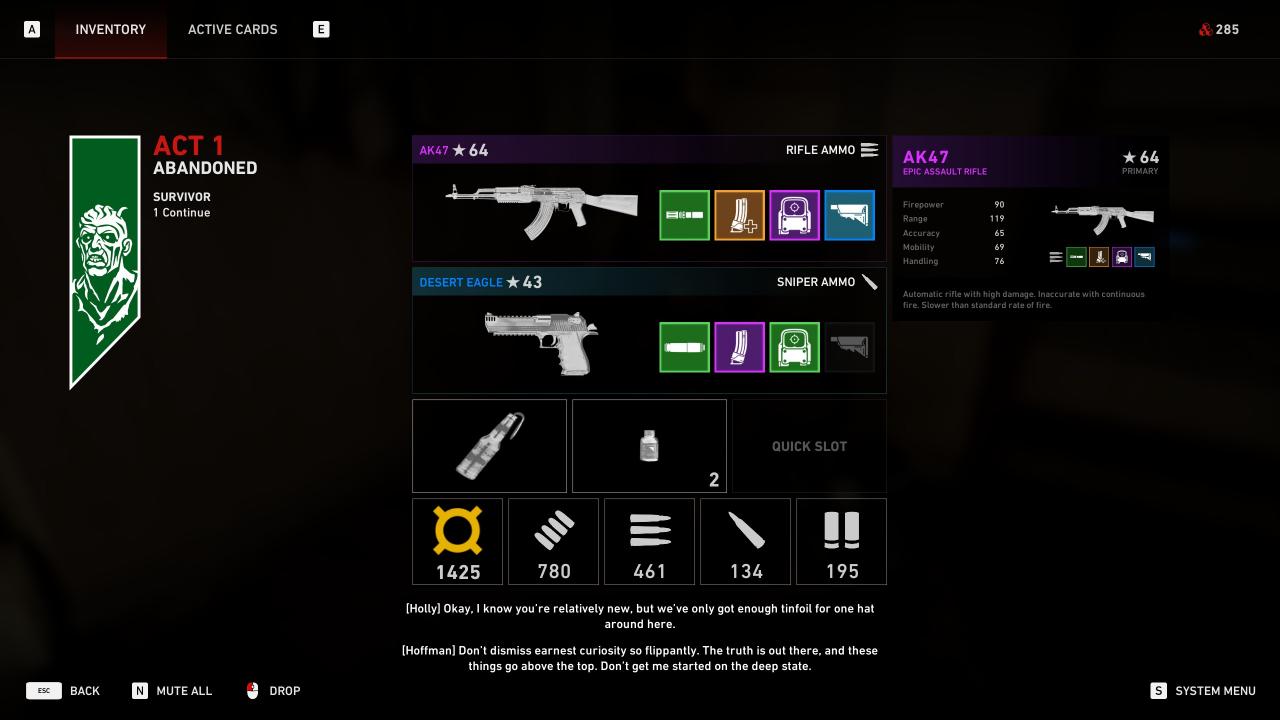1280x720 pixels.
Task: Select the pill bottle support slot
Action: 649,446
